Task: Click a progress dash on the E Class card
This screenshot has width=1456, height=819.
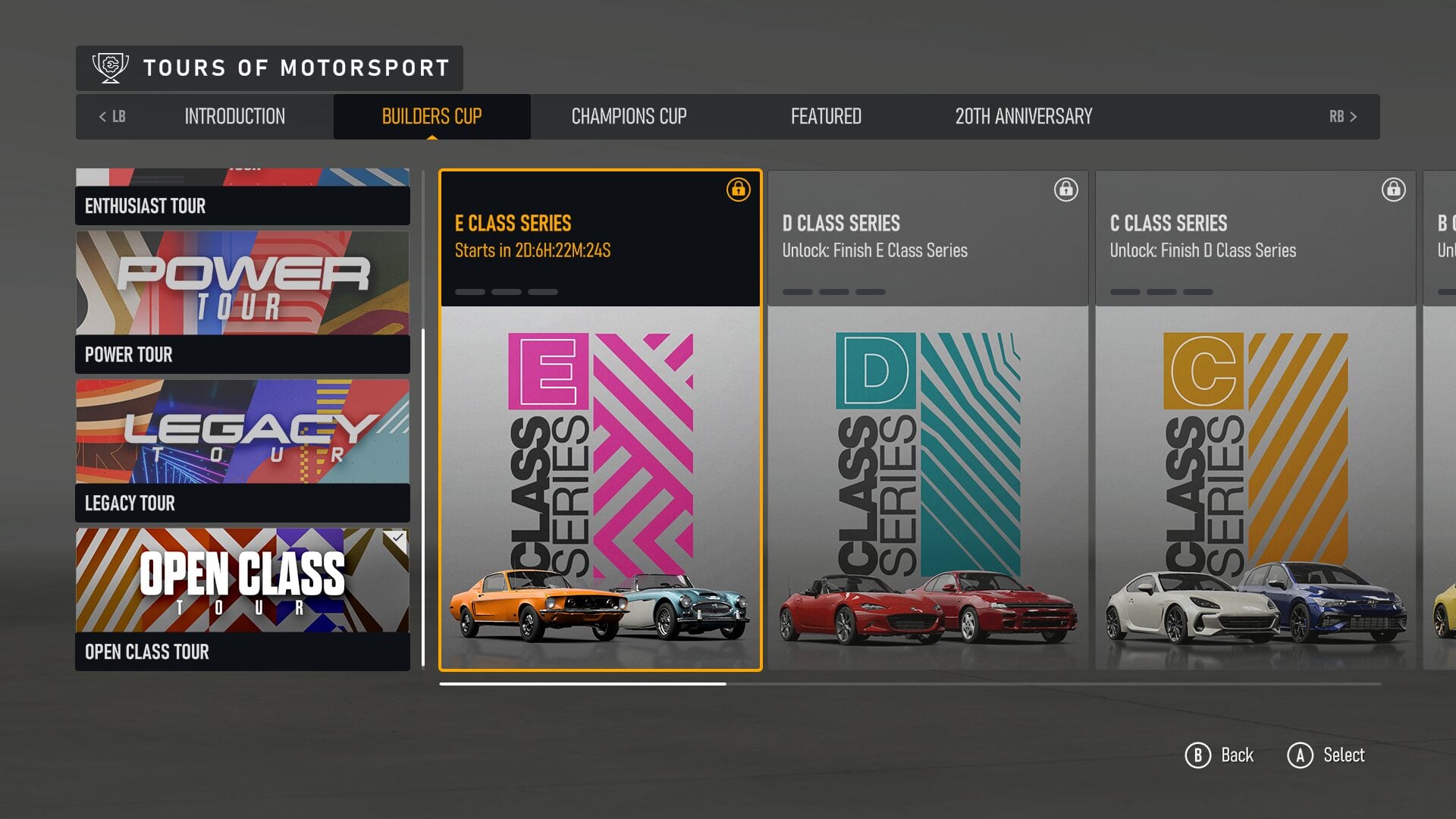Action: pyautogui.click(x=470, y=290)
